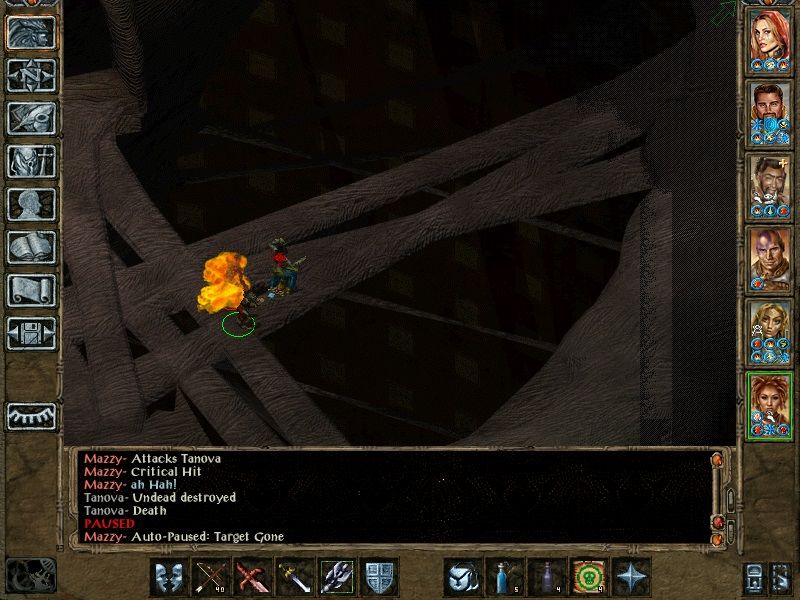The image size is (800, 600).
Task: Open the journal with the quill icon
Action: pyautogui.click(x=31, y=119)
